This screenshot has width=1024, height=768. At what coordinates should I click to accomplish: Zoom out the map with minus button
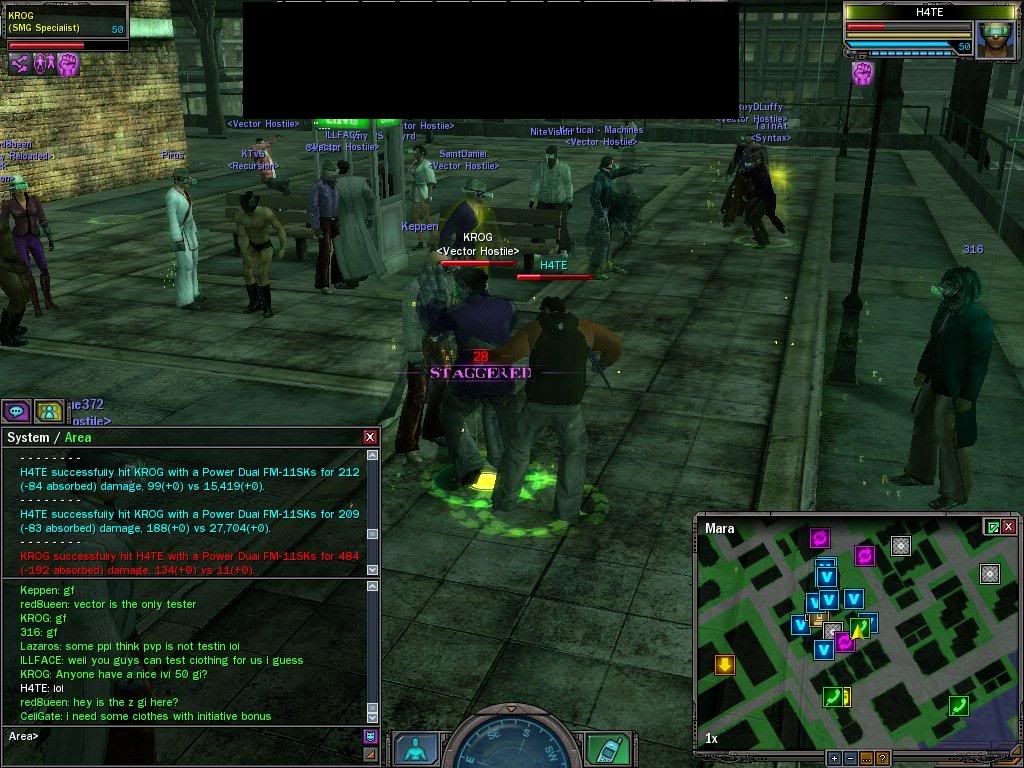(x=849, y=758)
